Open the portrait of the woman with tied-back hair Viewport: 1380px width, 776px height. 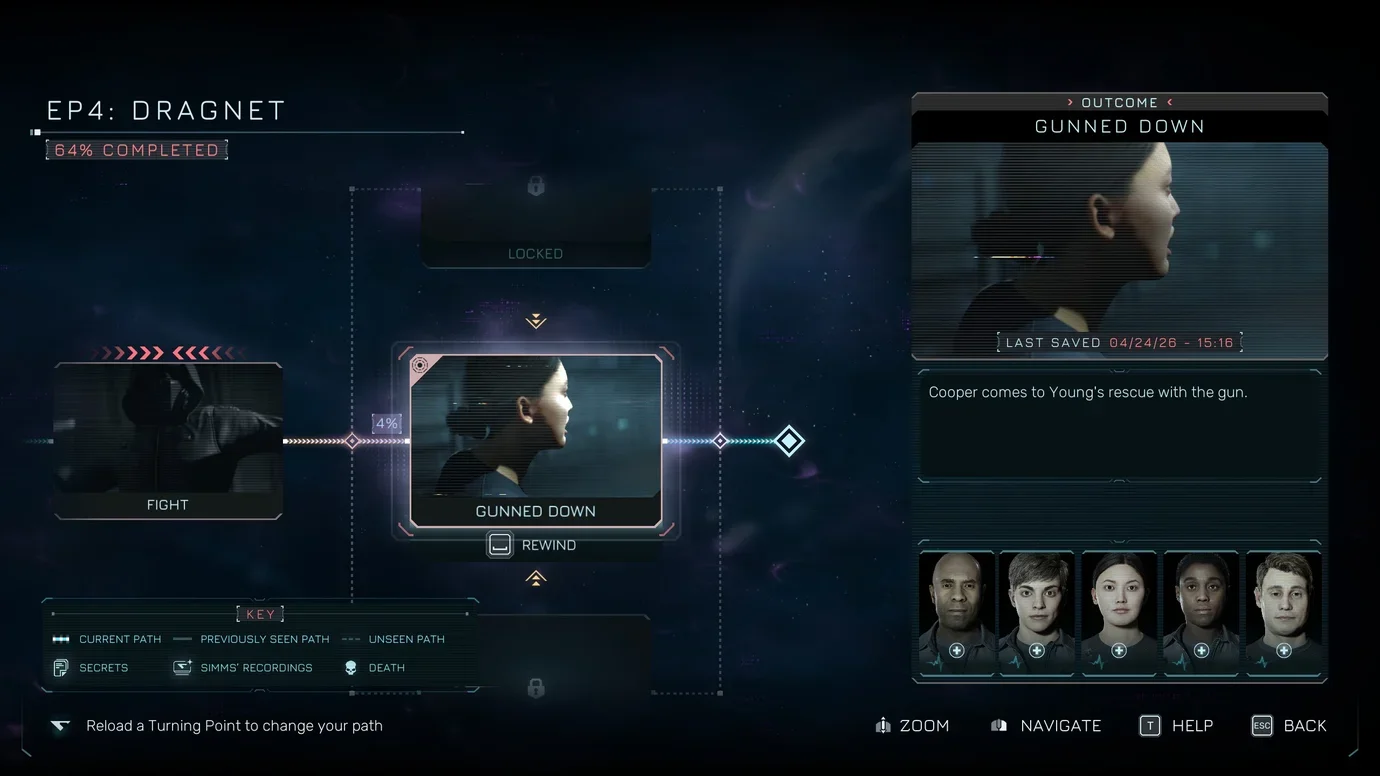(1119, 612)
